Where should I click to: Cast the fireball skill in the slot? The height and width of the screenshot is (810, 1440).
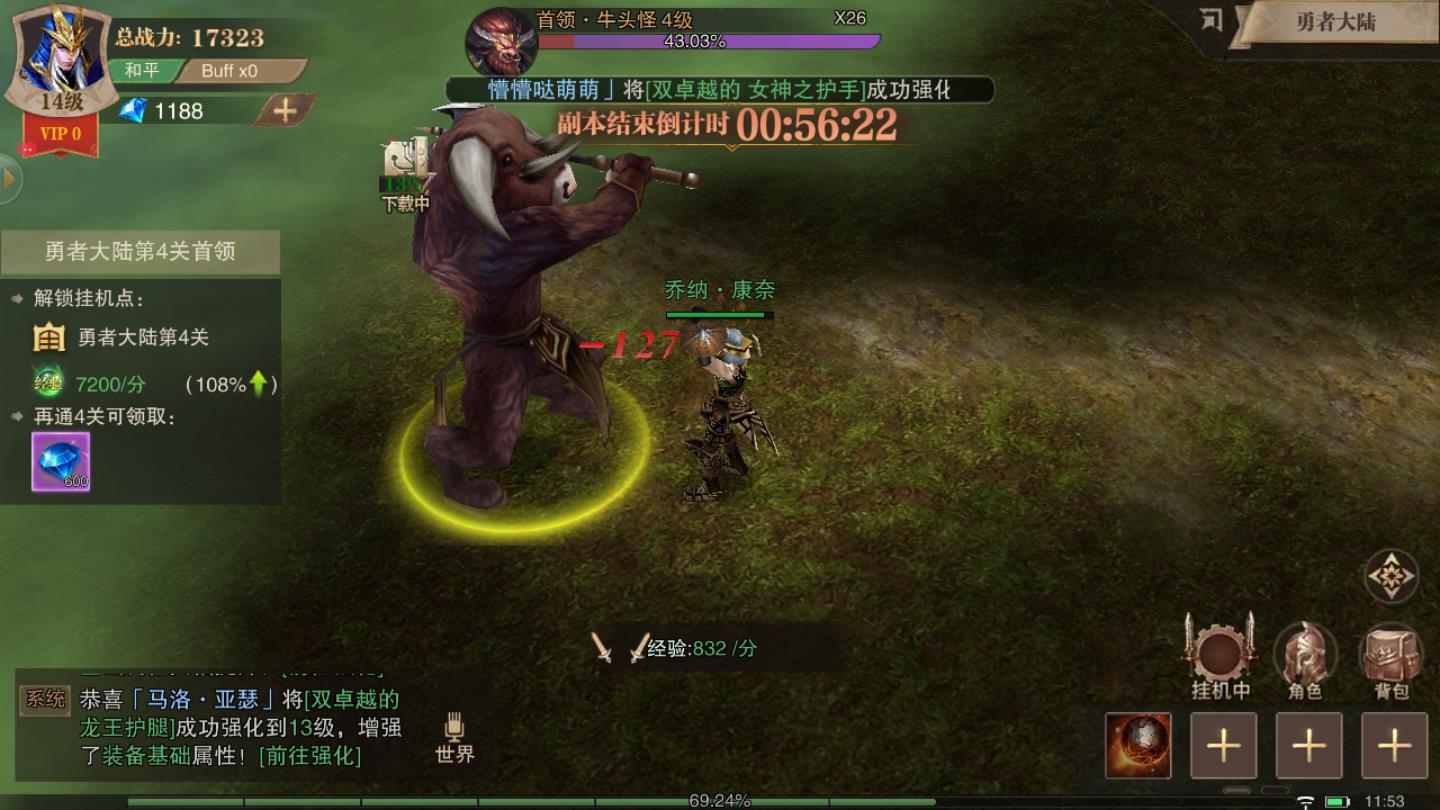pyautogui.click(x=1137, y=745)
